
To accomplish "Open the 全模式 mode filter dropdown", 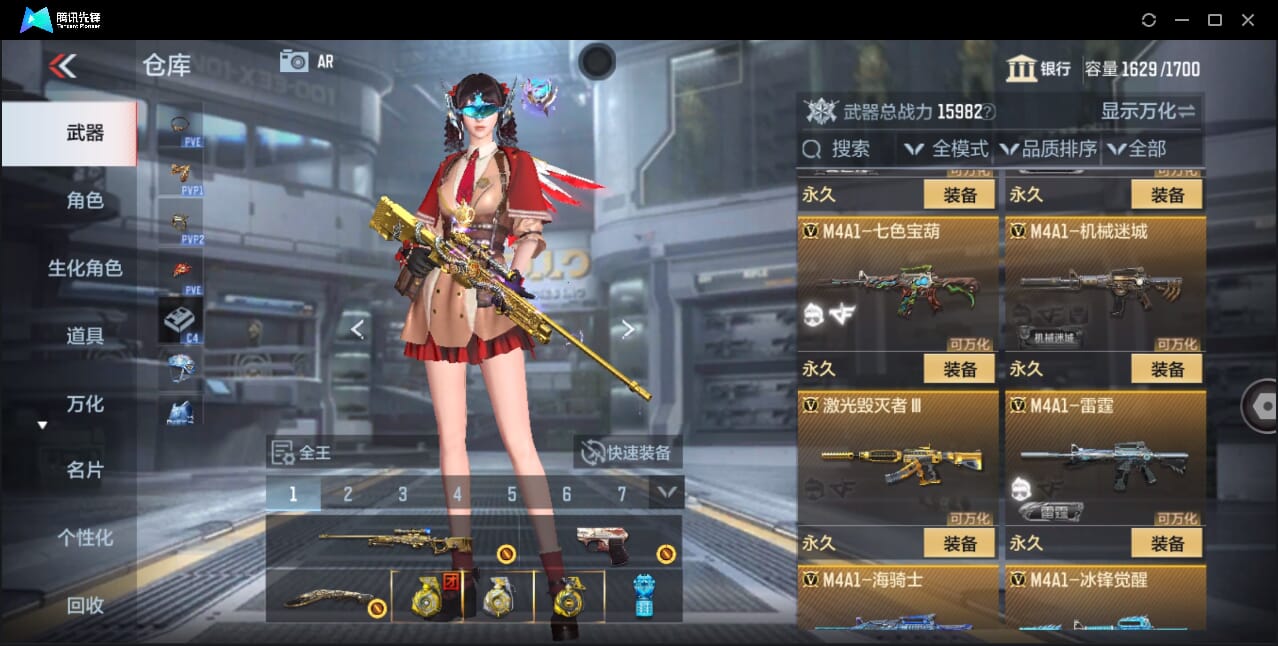I will [x=947, y=149].
